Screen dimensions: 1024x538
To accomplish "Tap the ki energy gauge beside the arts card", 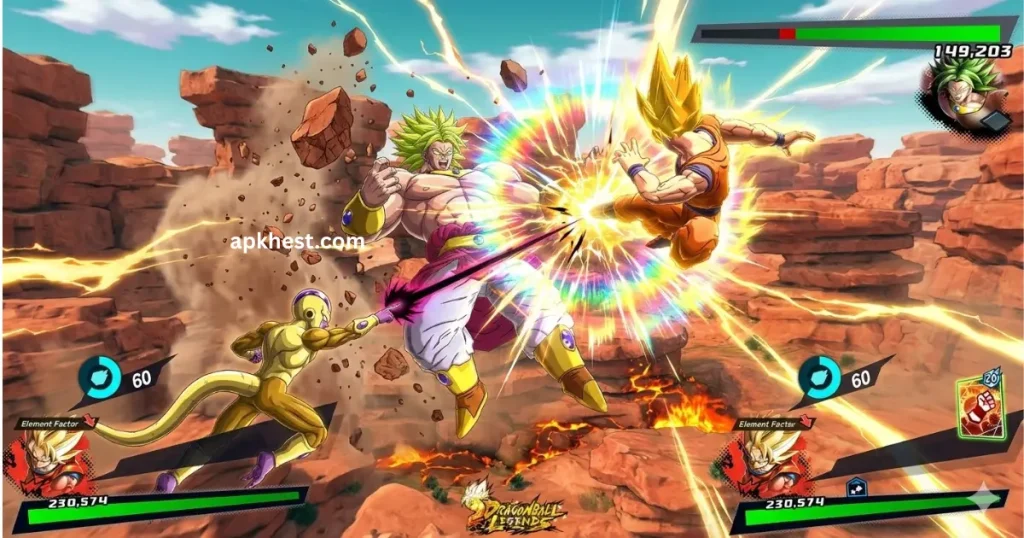I will click(x=818, y=376).
